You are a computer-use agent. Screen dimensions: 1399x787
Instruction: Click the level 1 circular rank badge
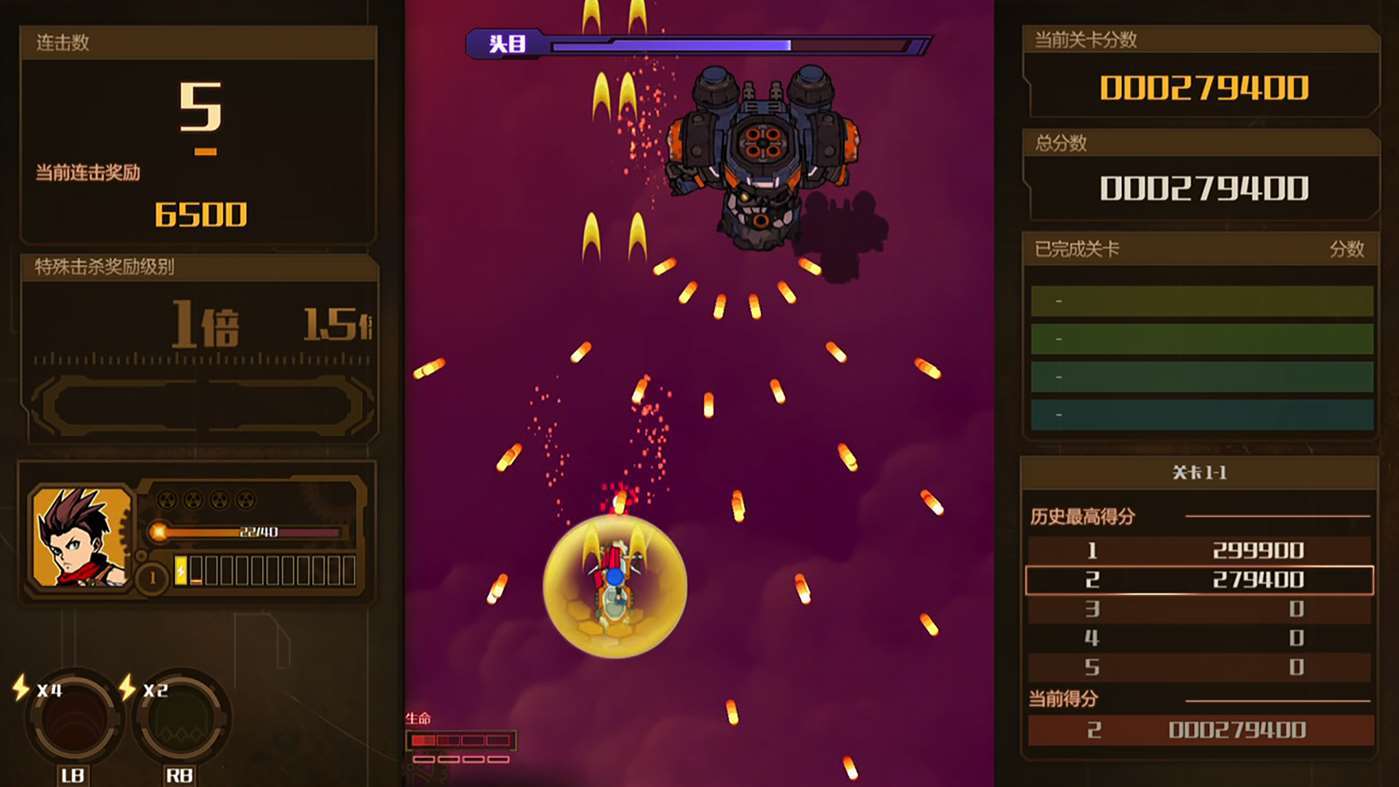[x=152, y=577]
